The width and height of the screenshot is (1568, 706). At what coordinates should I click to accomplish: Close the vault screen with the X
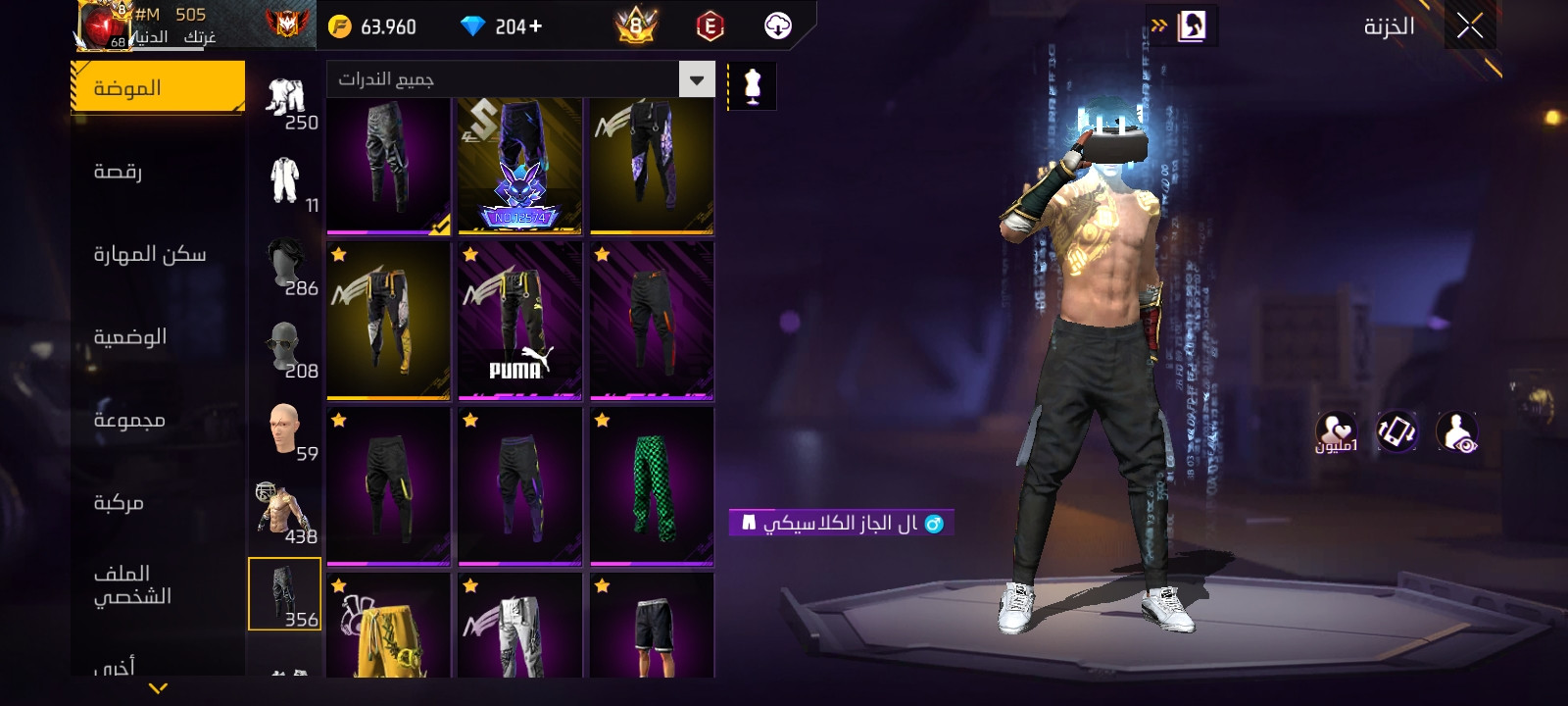[x=1469, y=26]
